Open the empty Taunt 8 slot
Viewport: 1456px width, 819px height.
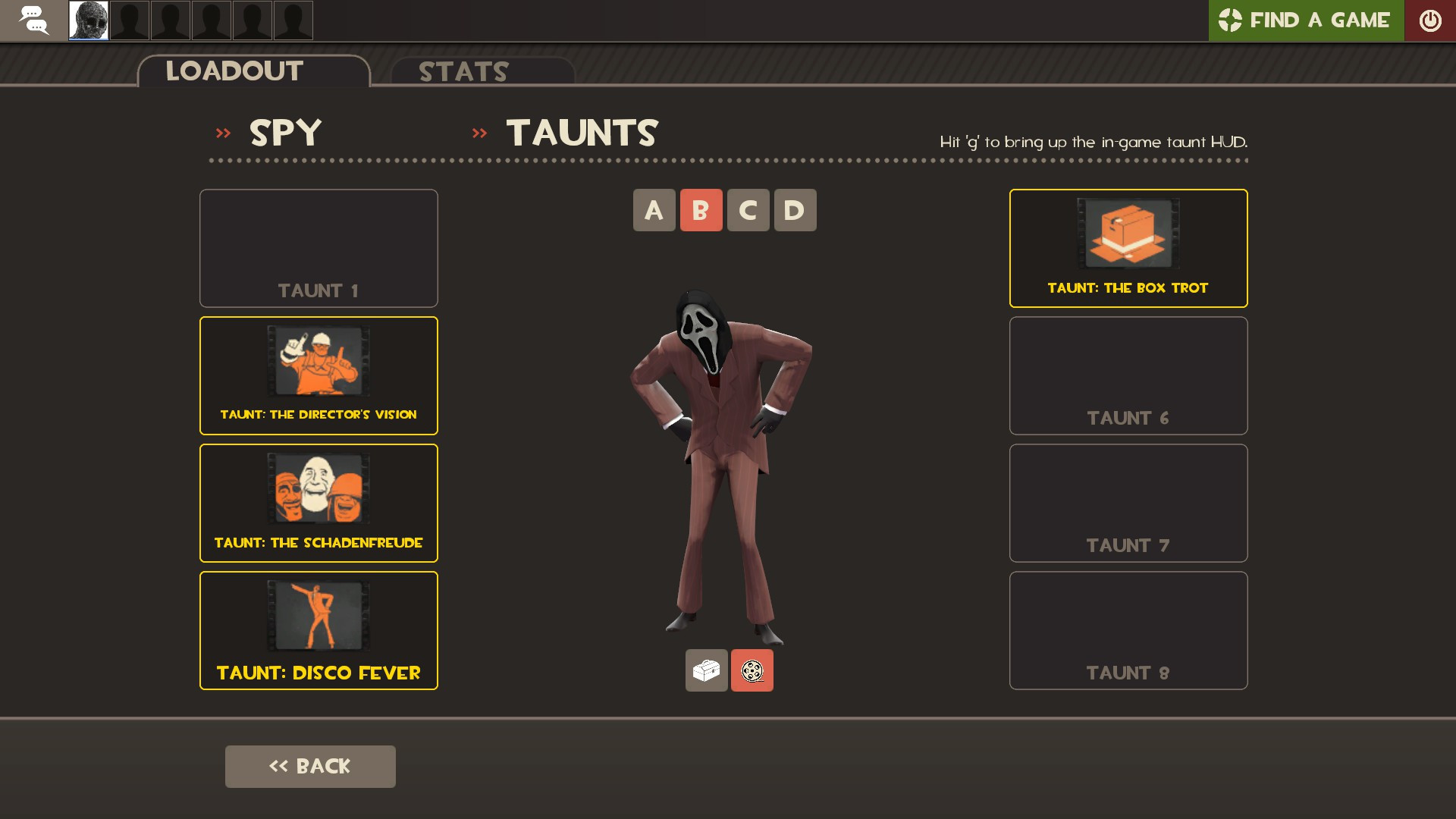click(x=1128, y=630)
